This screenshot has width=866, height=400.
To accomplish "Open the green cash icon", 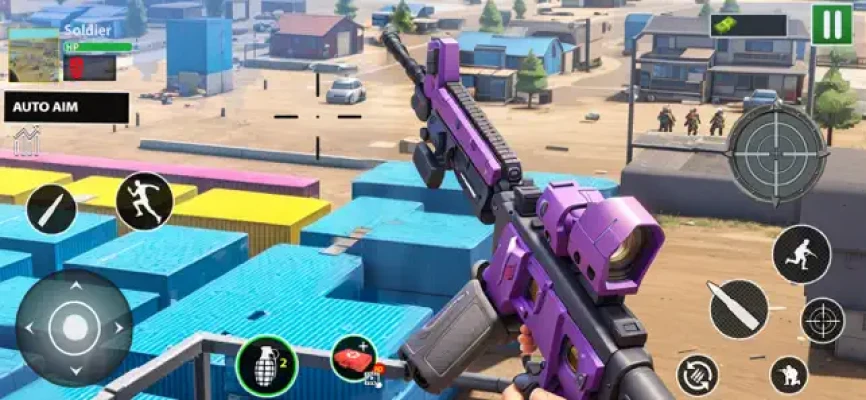I will [748, 25].
